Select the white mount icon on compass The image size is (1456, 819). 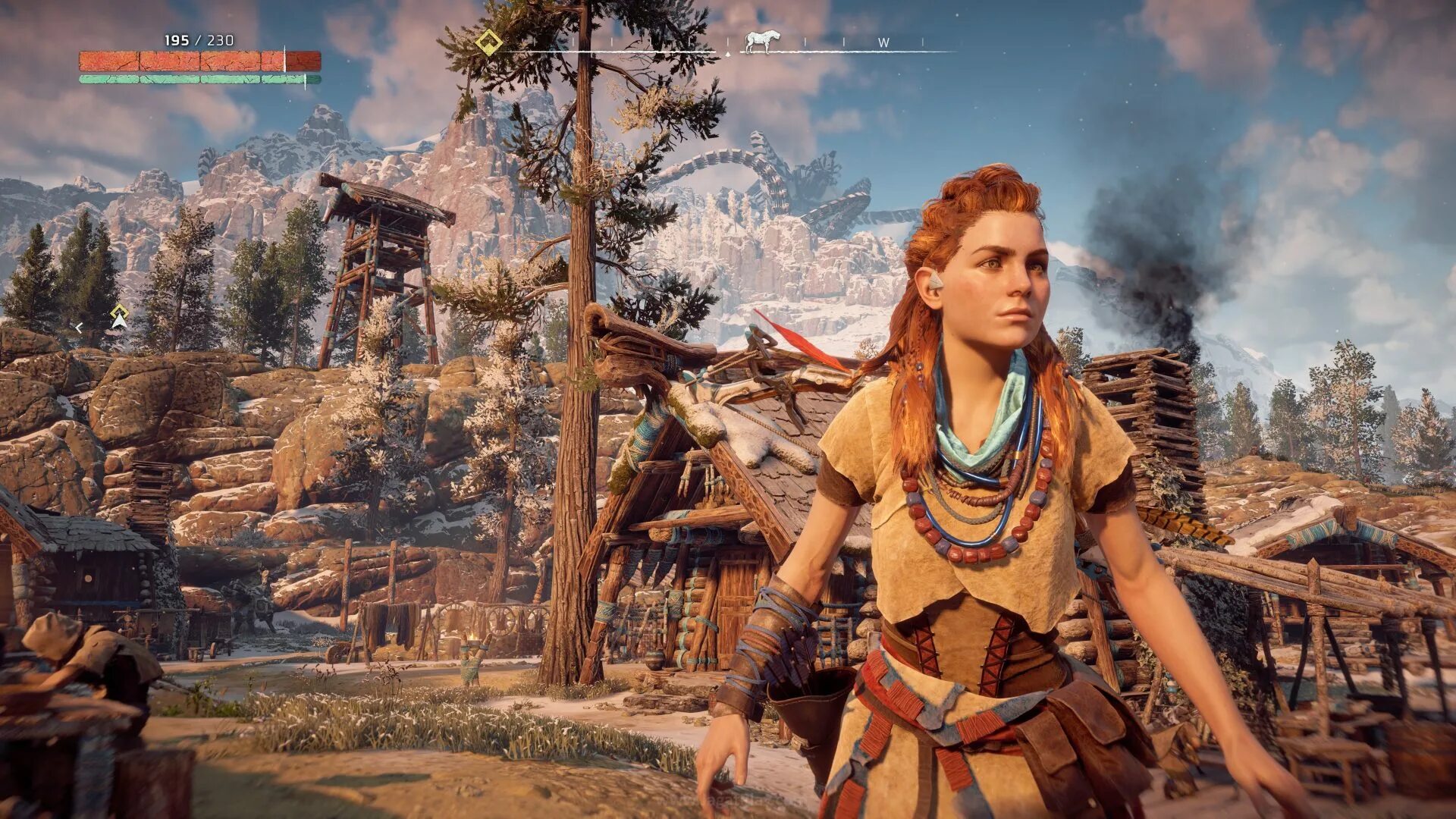click(x=759, y=42)
